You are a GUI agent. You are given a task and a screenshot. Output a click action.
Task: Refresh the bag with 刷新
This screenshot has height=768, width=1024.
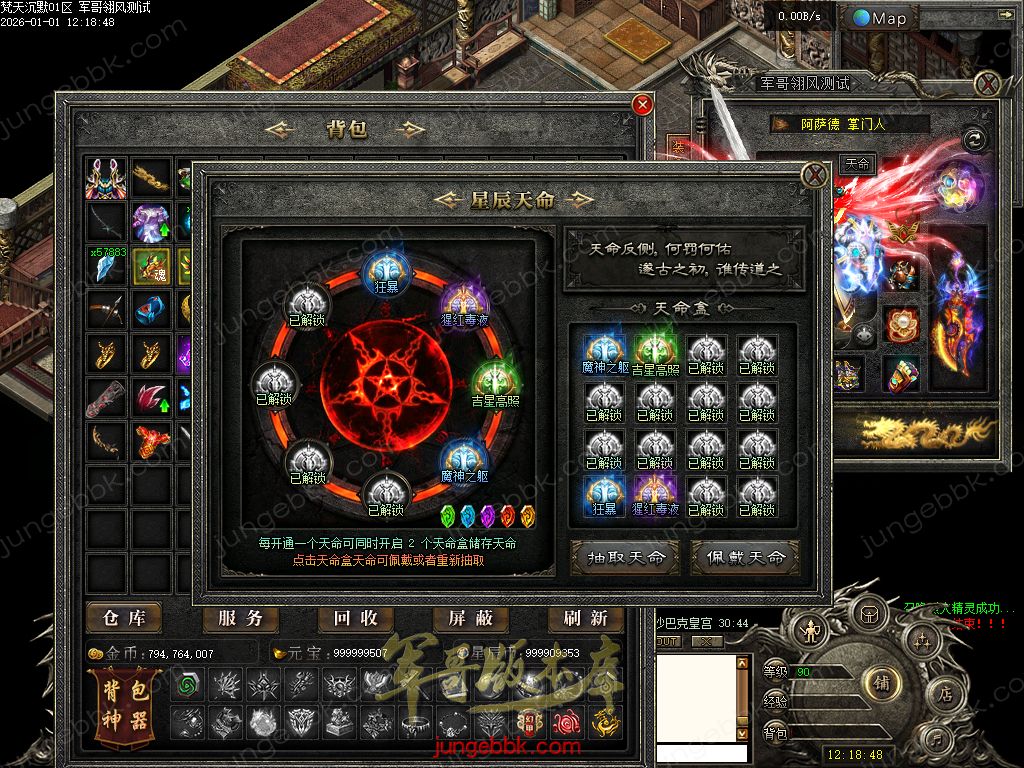pyautogui.click(x=586, y=619)
